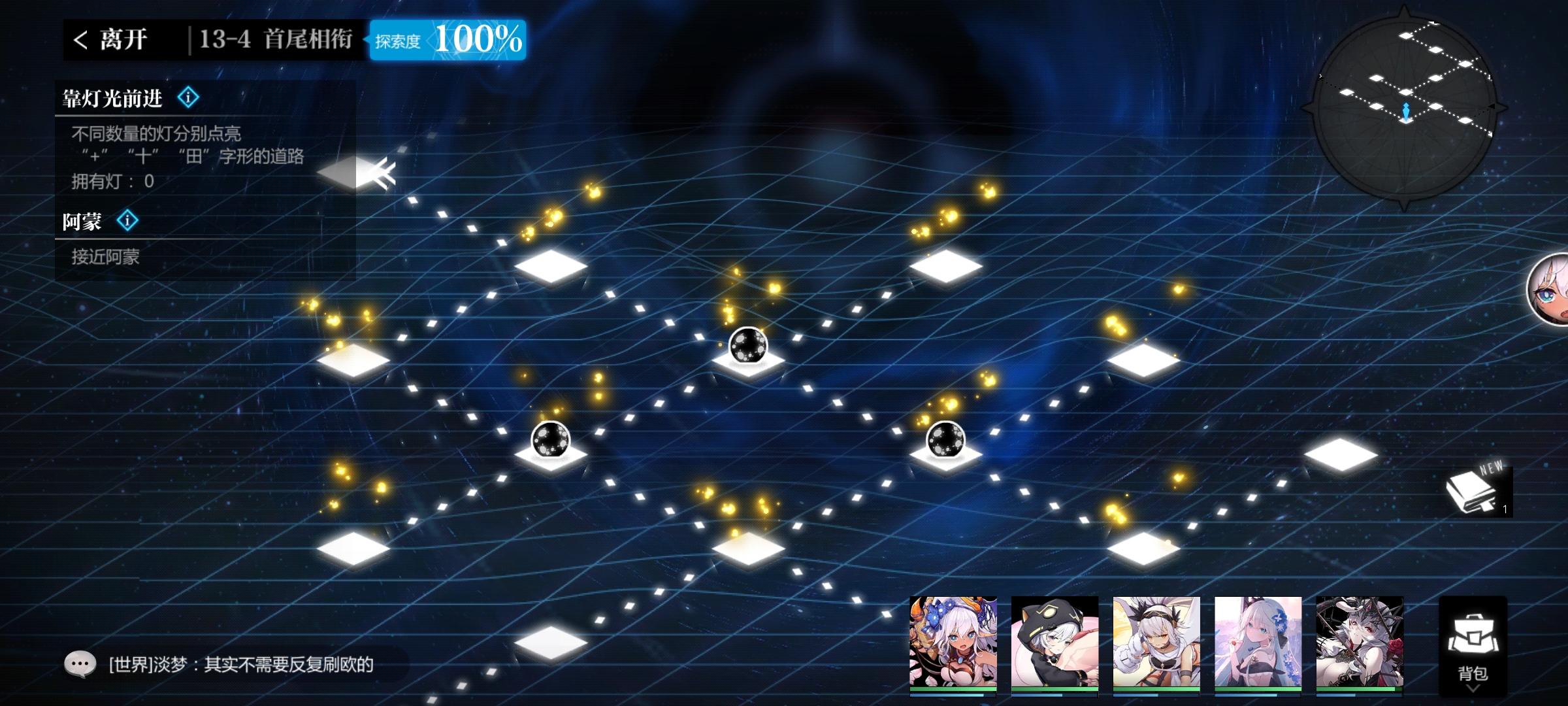Tap the info icon beside 靠灯光前进
Viewport: 1568px width, 706px height.
point(189,97)
